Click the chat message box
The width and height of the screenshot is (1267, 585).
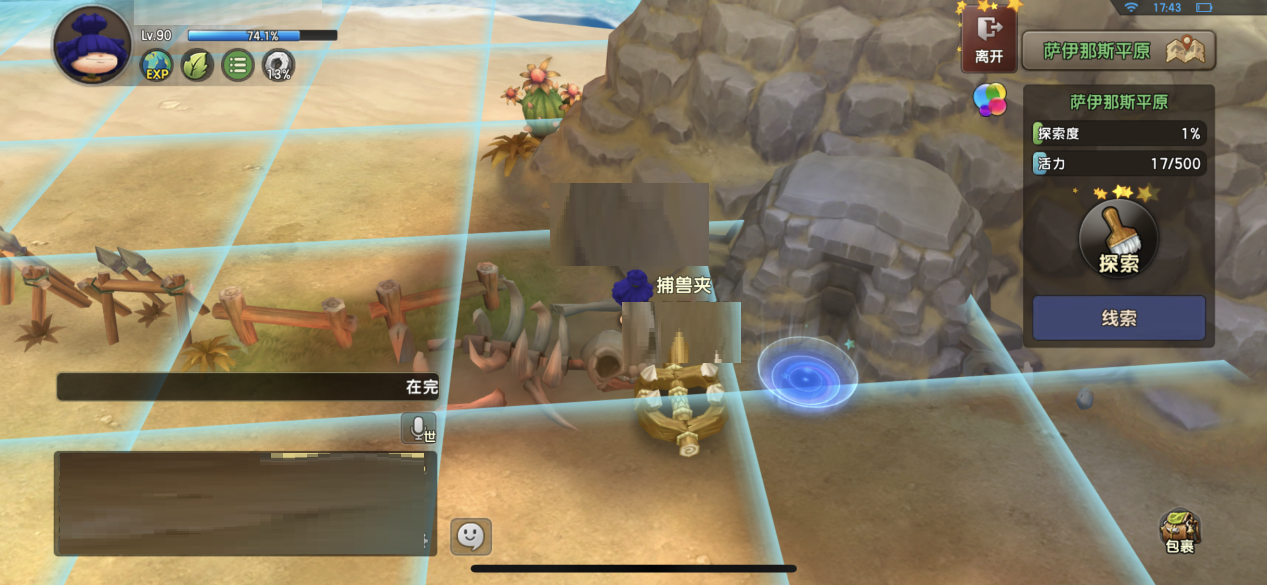pos(245,503)
